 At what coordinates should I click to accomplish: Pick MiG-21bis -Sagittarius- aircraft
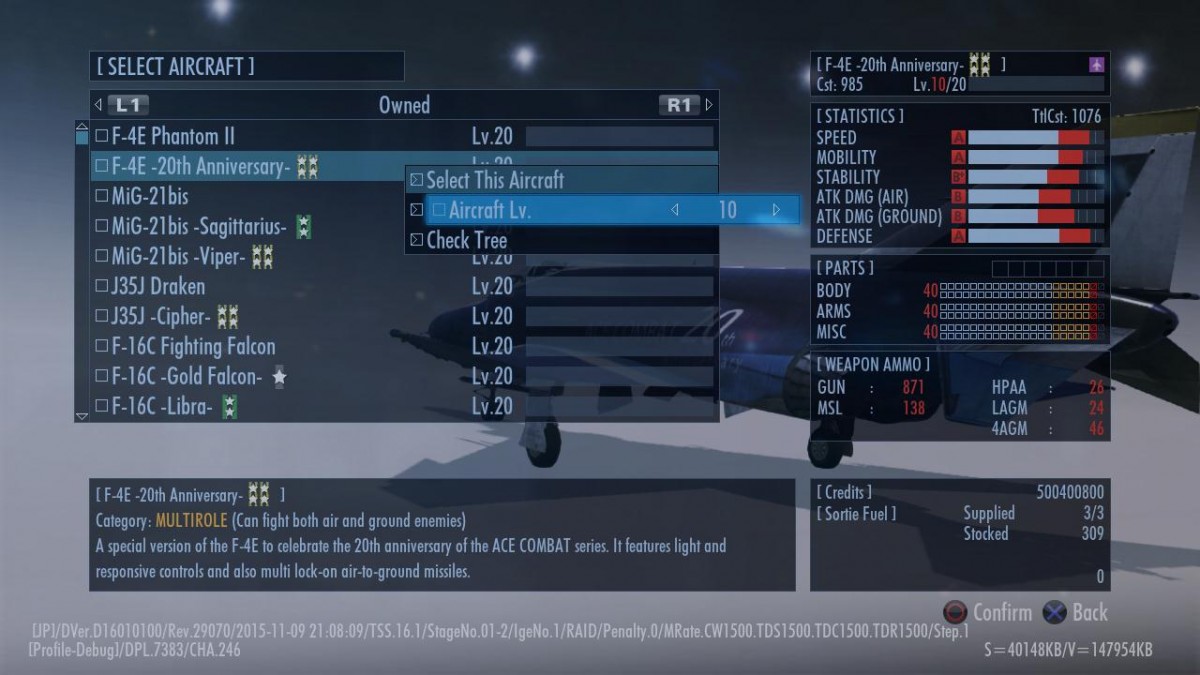click(x=198, y=227)
